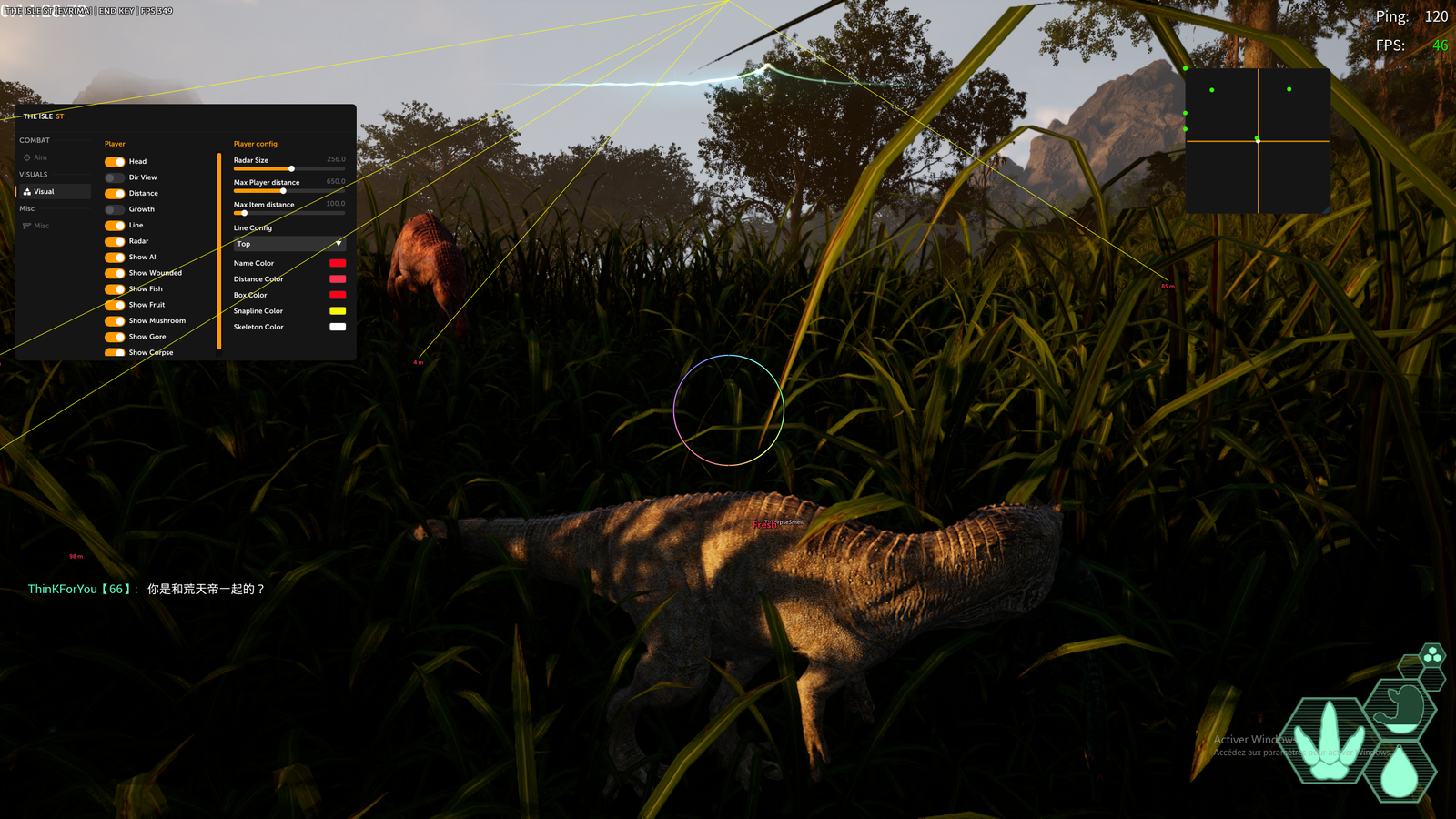
Task: Turn off Show Wounded
Action: pos(115,273)
